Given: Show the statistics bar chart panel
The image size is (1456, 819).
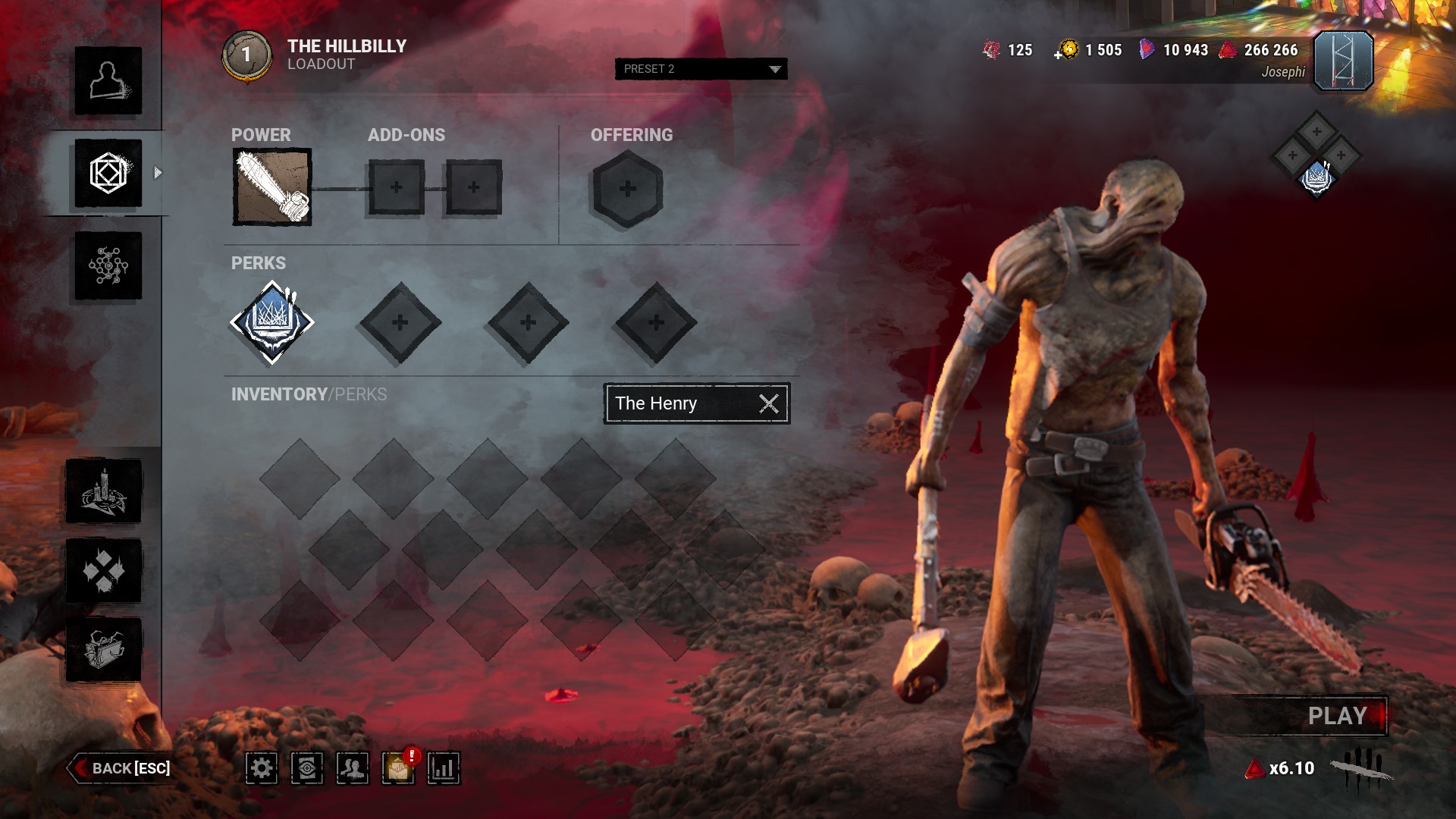Looking at the screenshot, I should [444, 768].
